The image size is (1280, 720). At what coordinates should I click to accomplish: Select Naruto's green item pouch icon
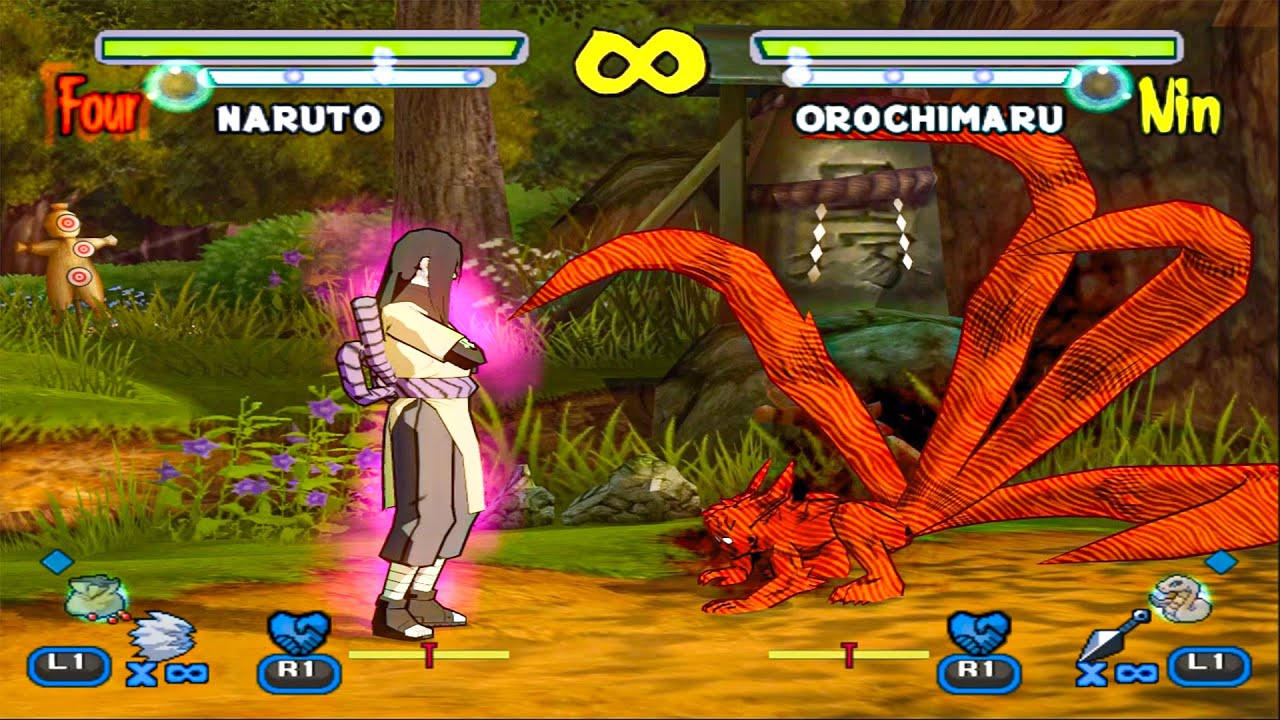(96, 598)
